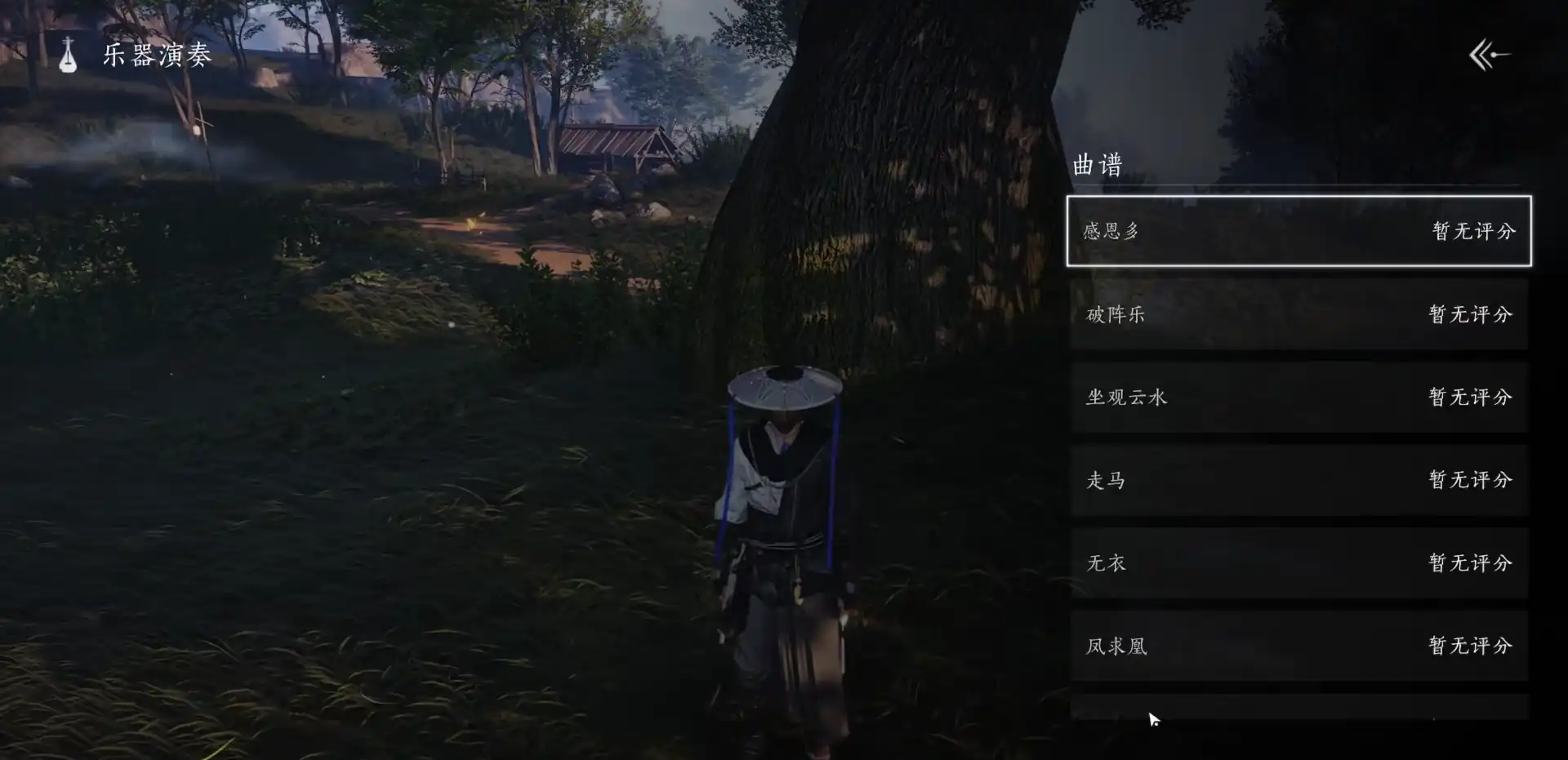Select the 乐器演奏 menu label

[154, 57]
